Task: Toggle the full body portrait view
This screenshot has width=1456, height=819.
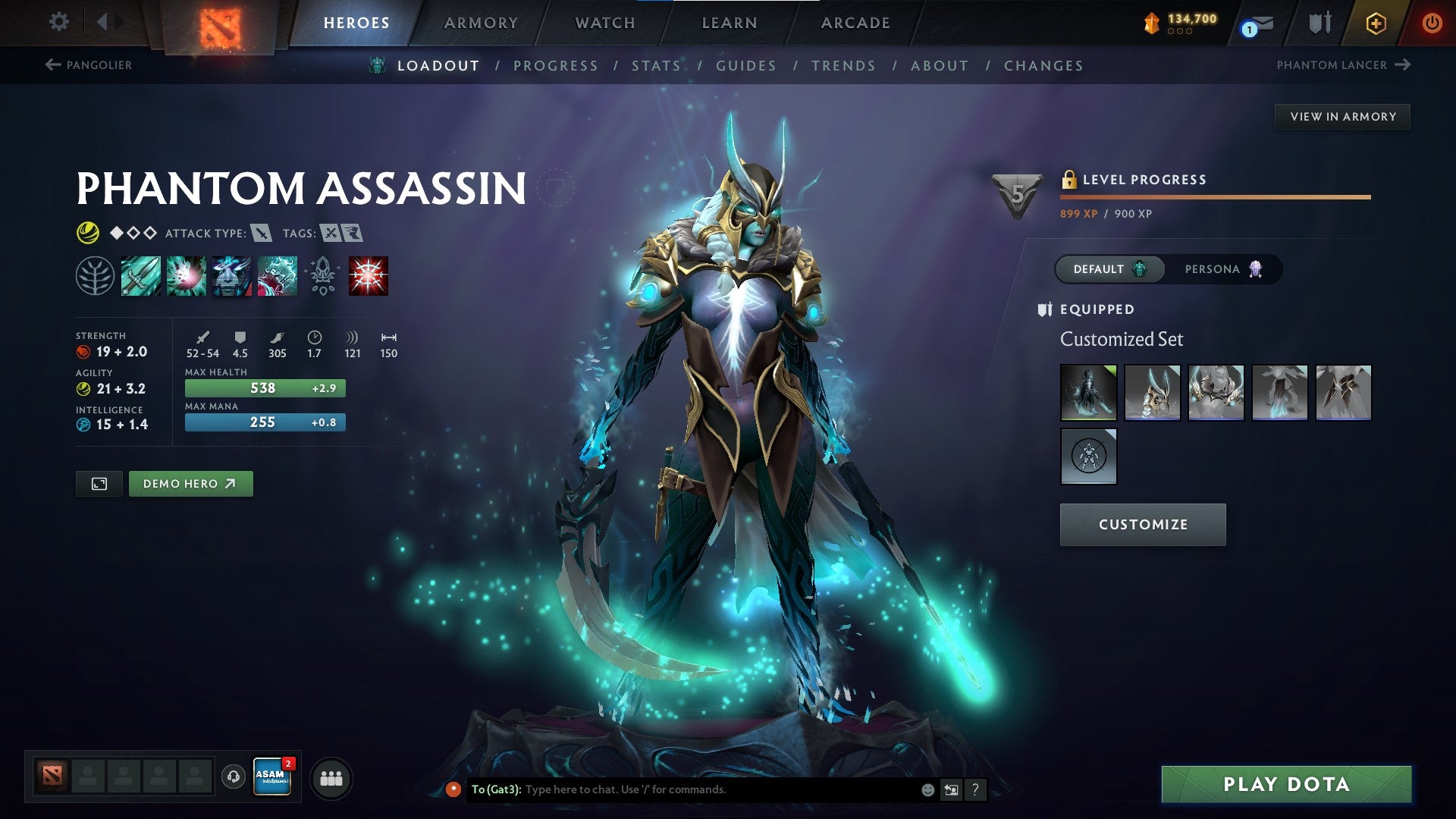Action: coord(99,483)
